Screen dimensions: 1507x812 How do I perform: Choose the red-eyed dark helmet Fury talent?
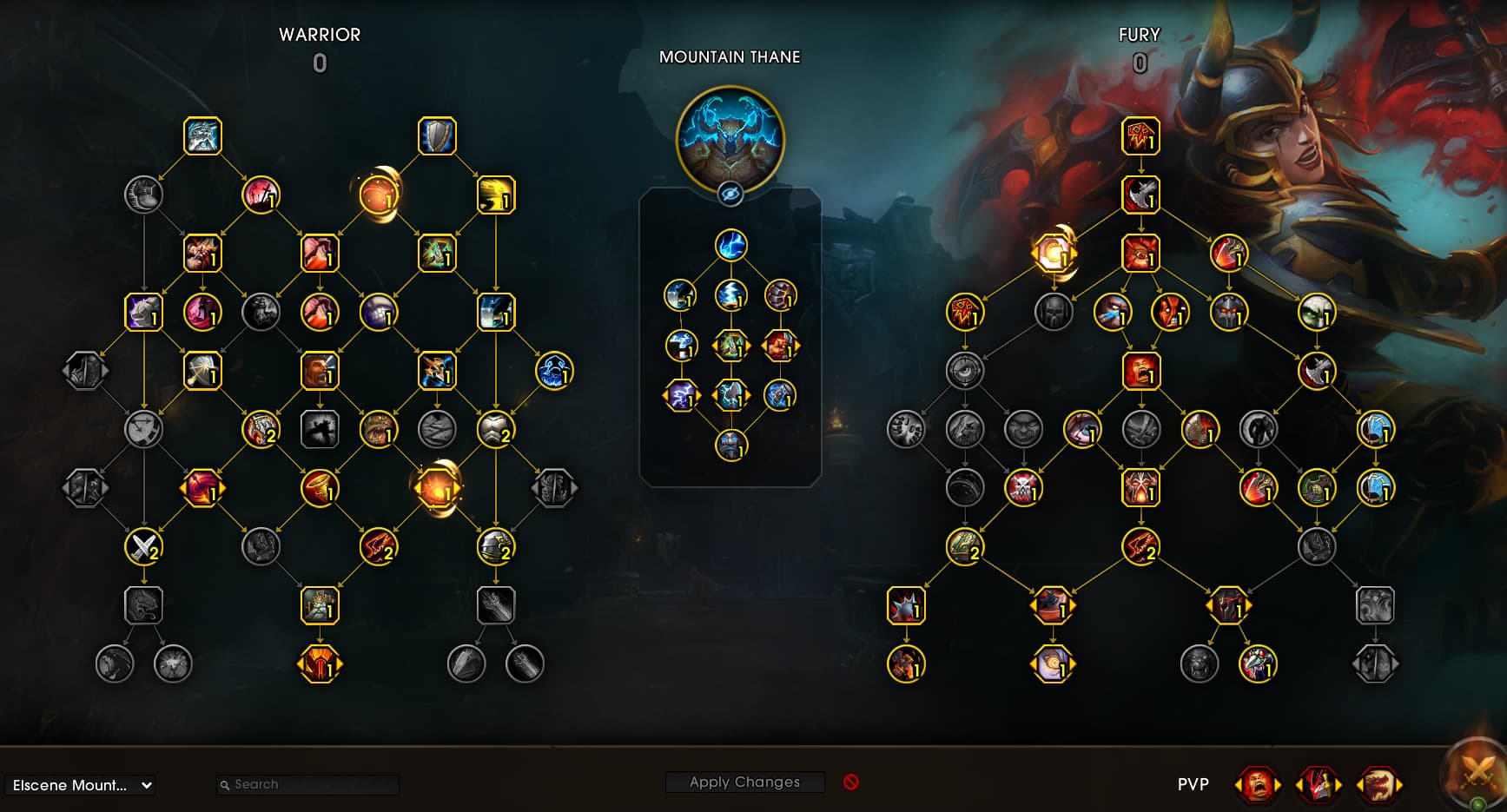pyautogui.click(x=1229, y=313)
